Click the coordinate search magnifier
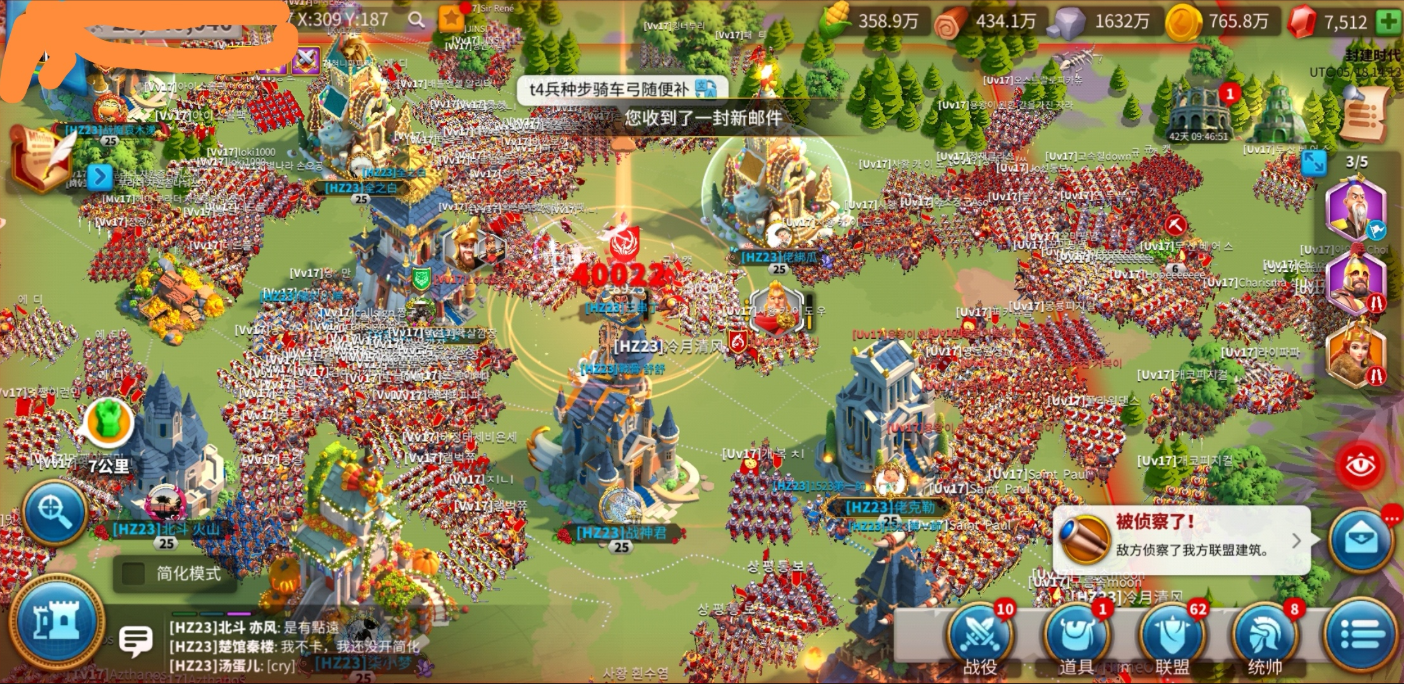The width and height of the screenshot is (1404, 684). tap(416, 19)
